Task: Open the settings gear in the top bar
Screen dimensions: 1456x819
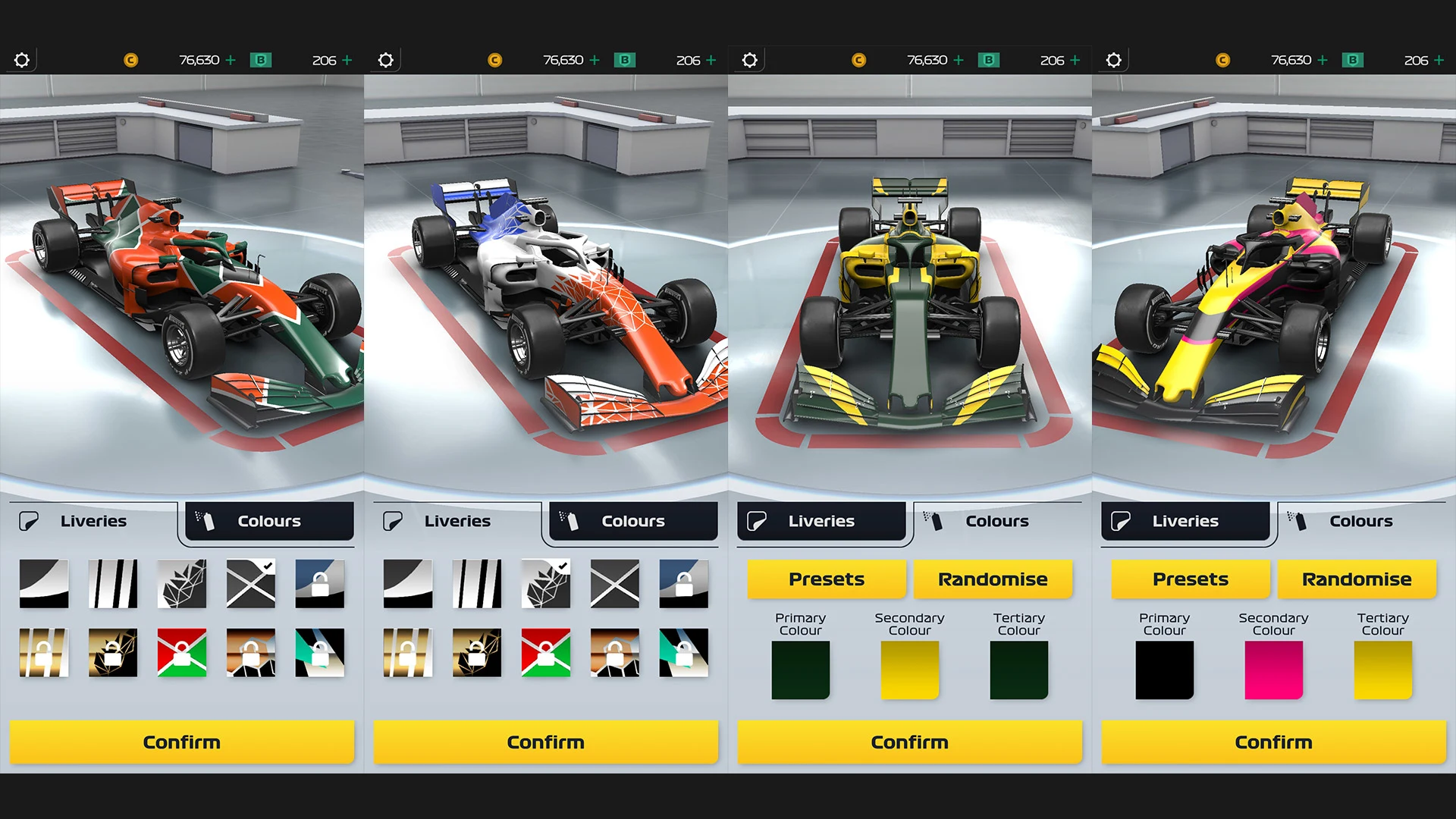Action: (x=22, y=60)
